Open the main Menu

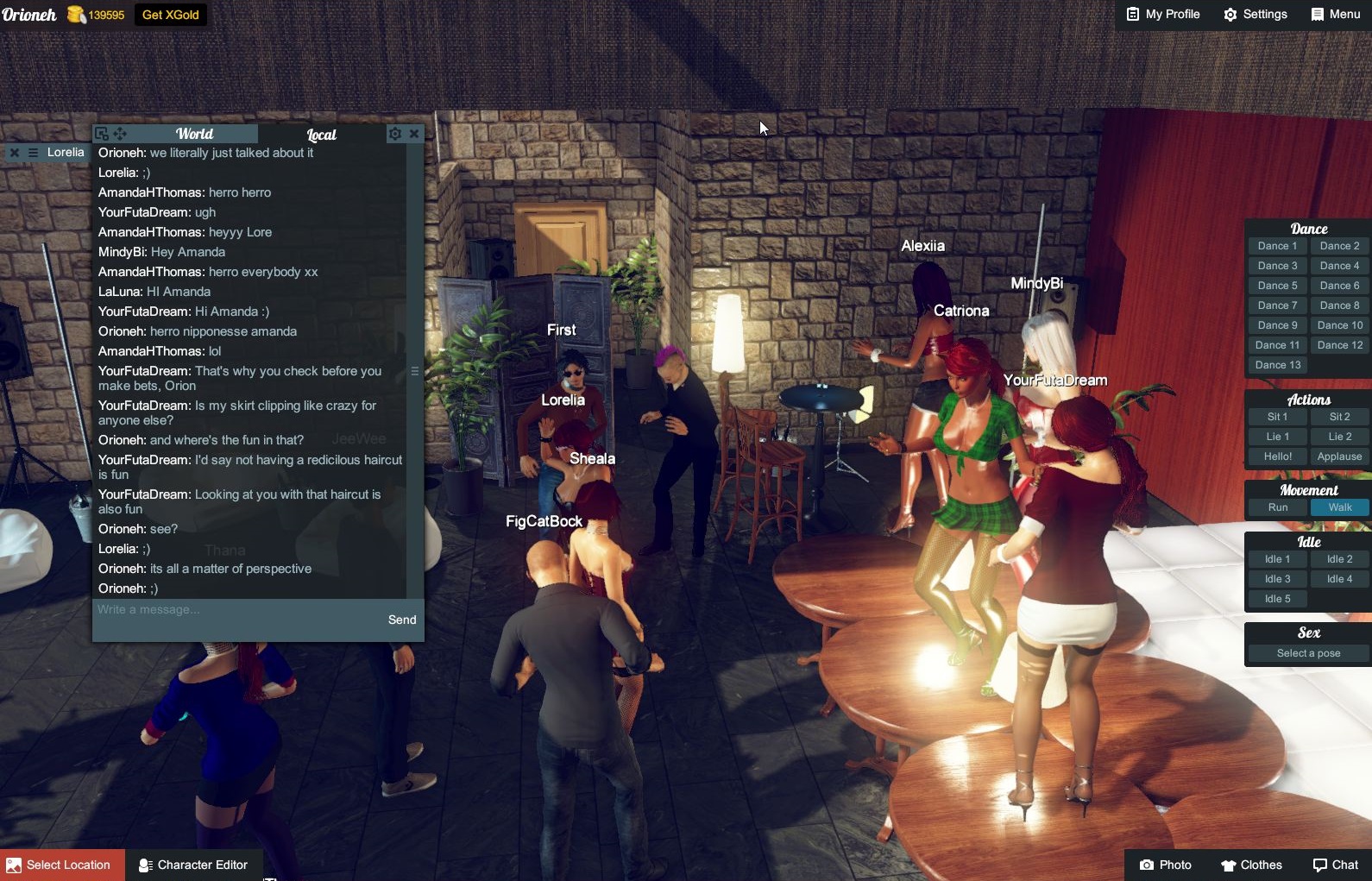pos(1335,14)
